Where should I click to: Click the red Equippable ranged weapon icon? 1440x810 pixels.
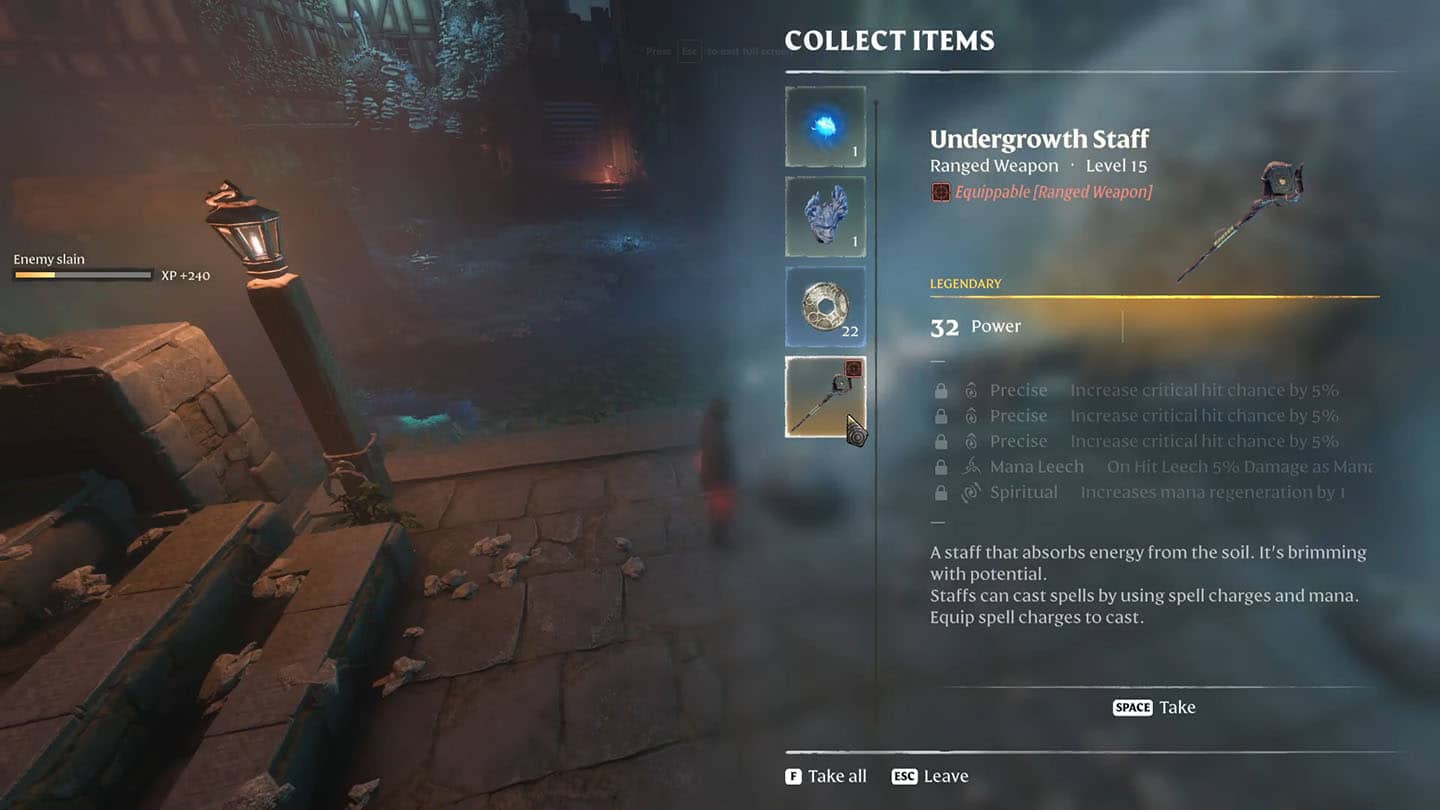tap(939, 192)
